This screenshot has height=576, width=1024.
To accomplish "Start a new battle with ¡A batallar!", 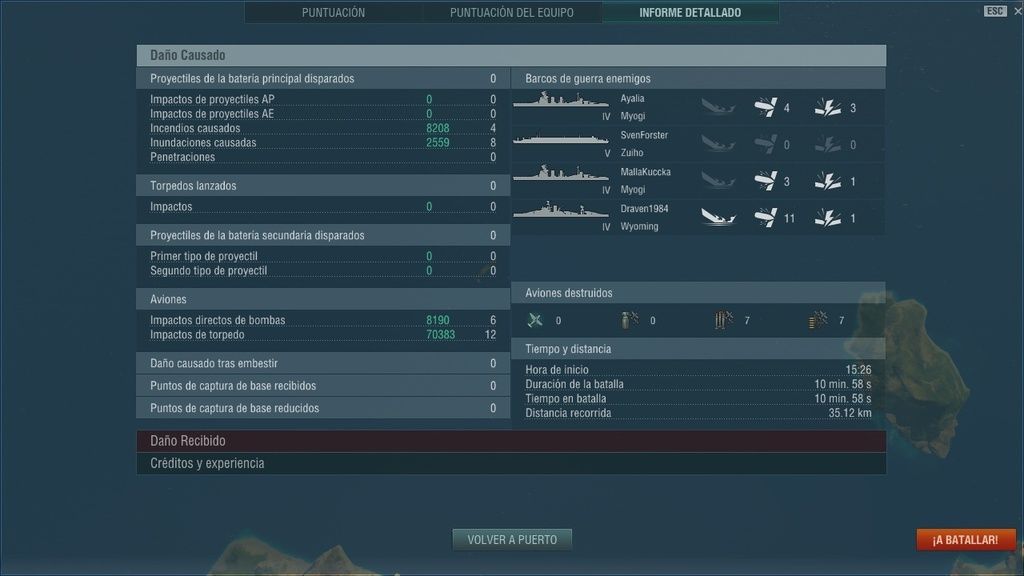I will click(x=965, y=540).
